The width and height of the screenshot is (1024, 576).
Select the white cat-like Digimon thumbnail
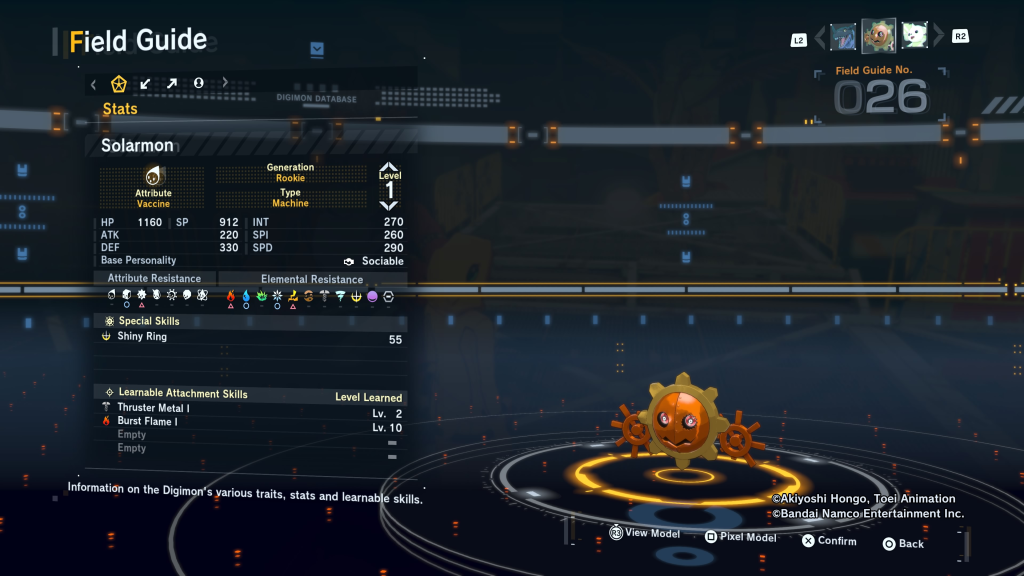pos(915,38)
